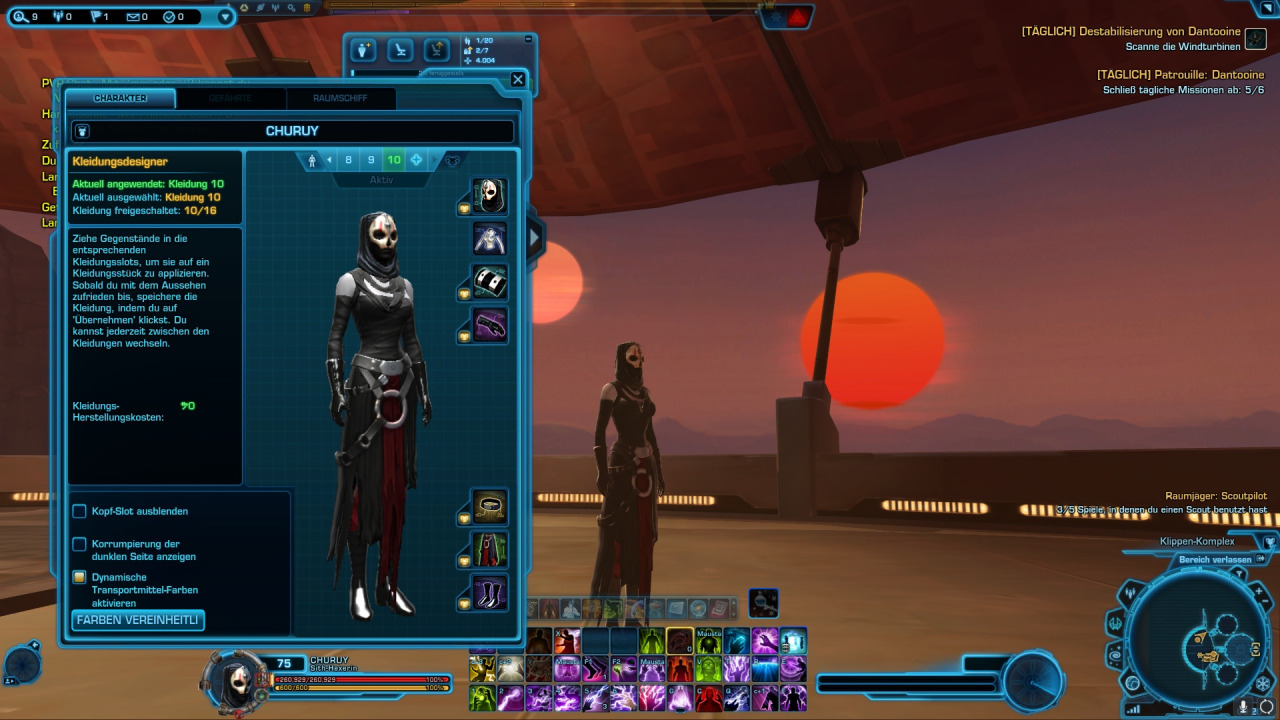Collapse the top window with its minimize dash
Image resolution: width=1280 pixels, height=720 pixels.
tap(528, 39)
